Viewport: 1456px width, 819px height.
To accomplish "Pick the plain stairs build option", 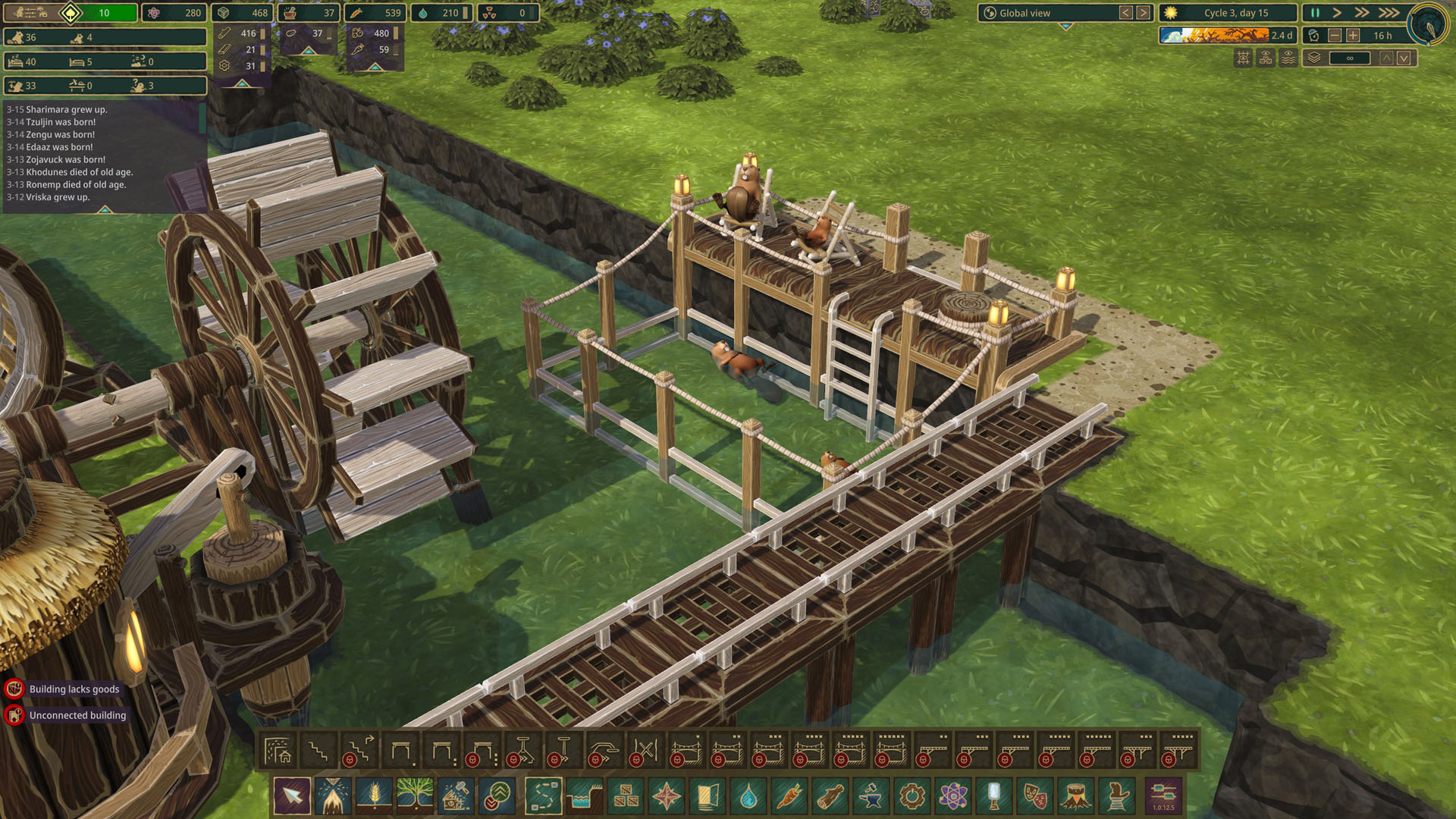I will click(x=318, y=752).
